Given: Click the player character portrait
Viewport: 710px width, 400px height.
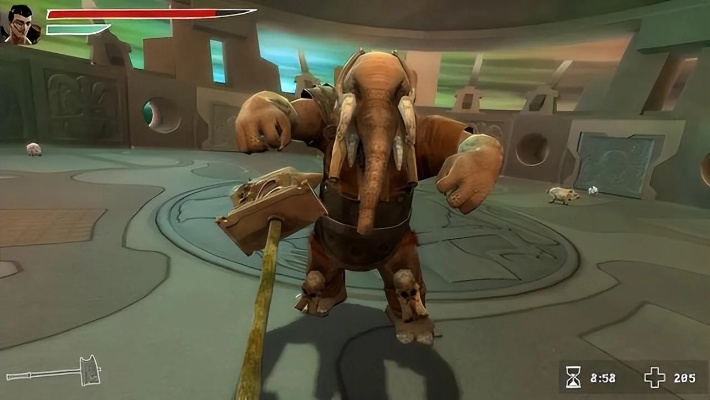Looking at the screenshot, I should pyautogui.click(x=20, y=23).
